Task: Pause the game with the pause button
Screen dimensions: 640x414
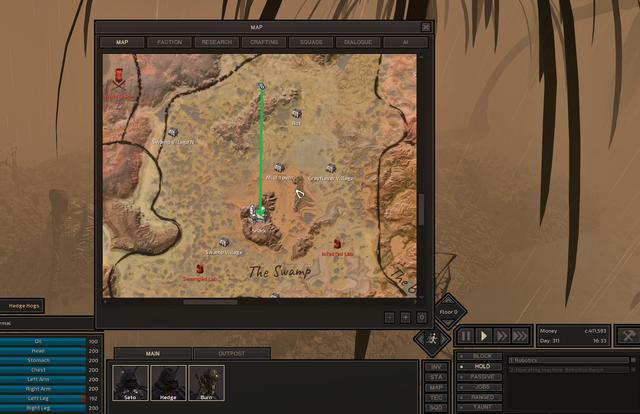Action: pyautogui.click(x=466, y=336)
